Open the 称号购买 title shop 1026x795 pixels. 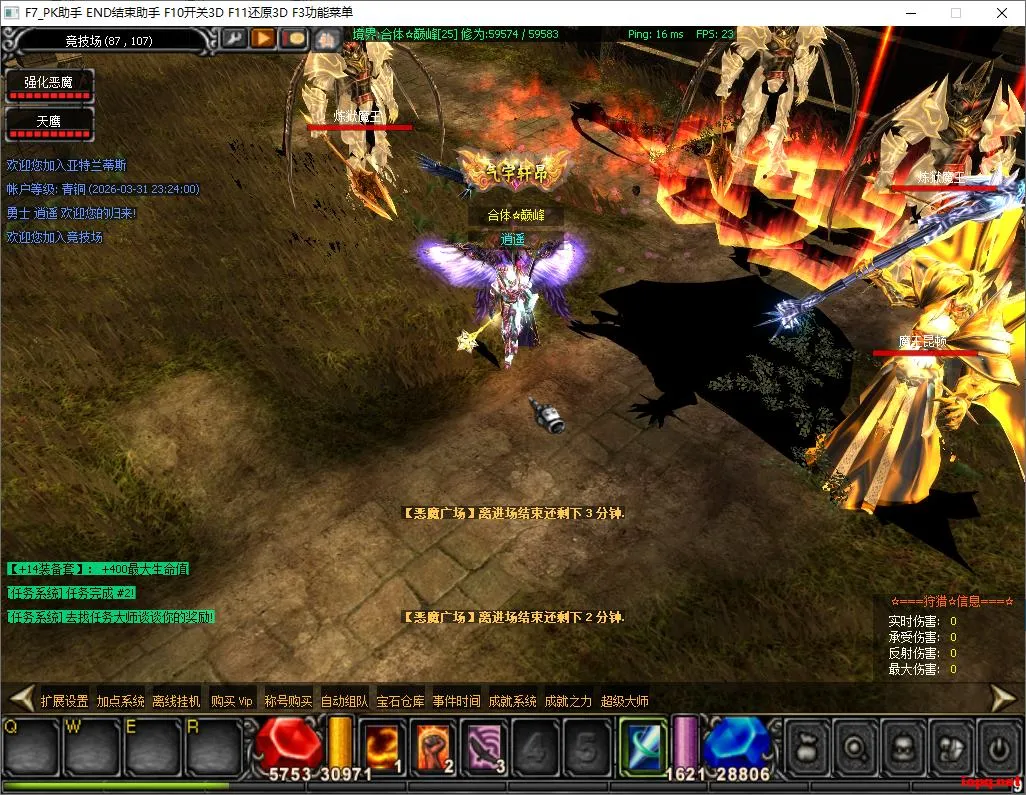point(288,701)
